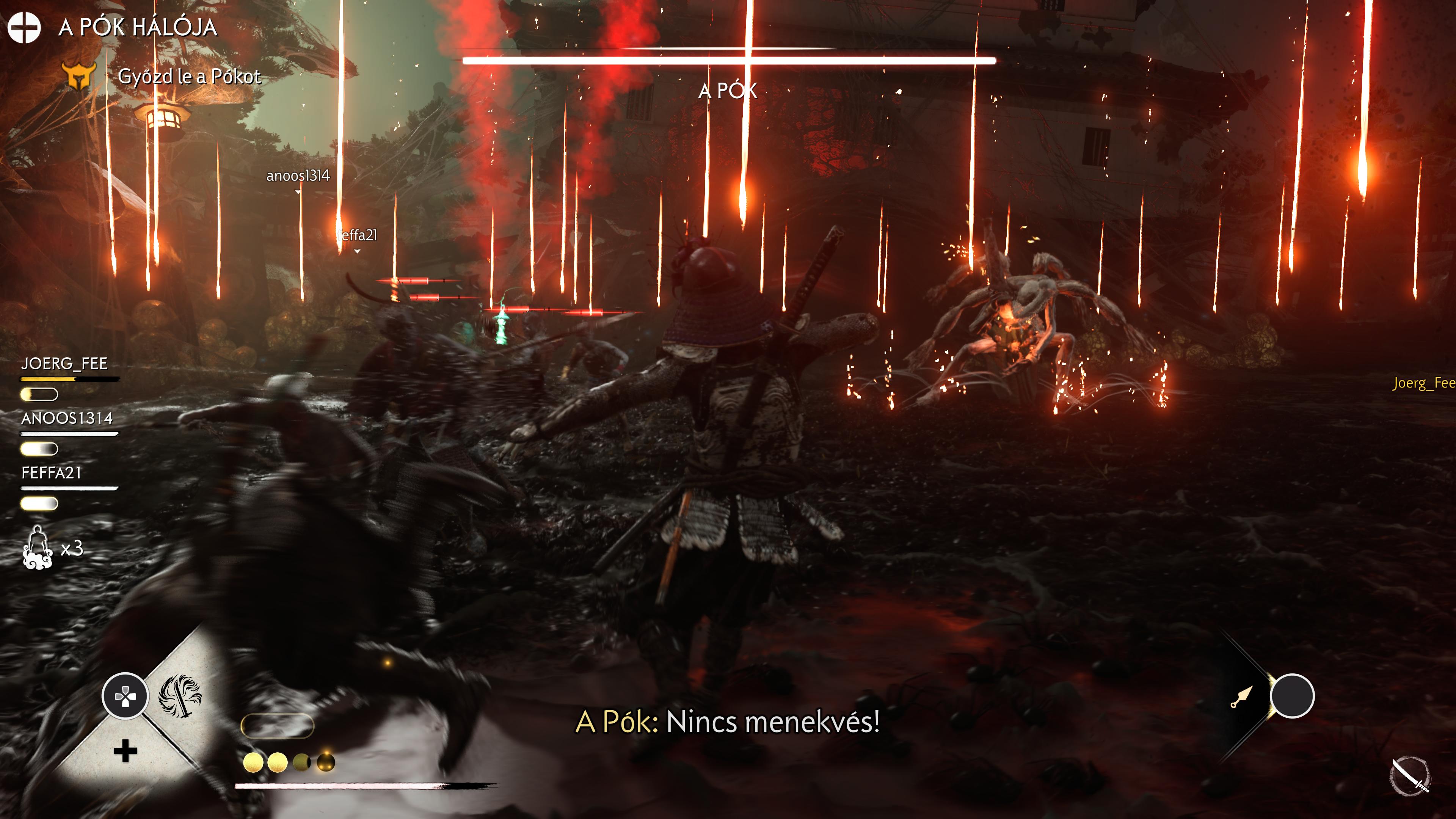Screen dimensions: 1456x819
Task: Select JOERG_FEE in the party list
Action: (64, 364)
